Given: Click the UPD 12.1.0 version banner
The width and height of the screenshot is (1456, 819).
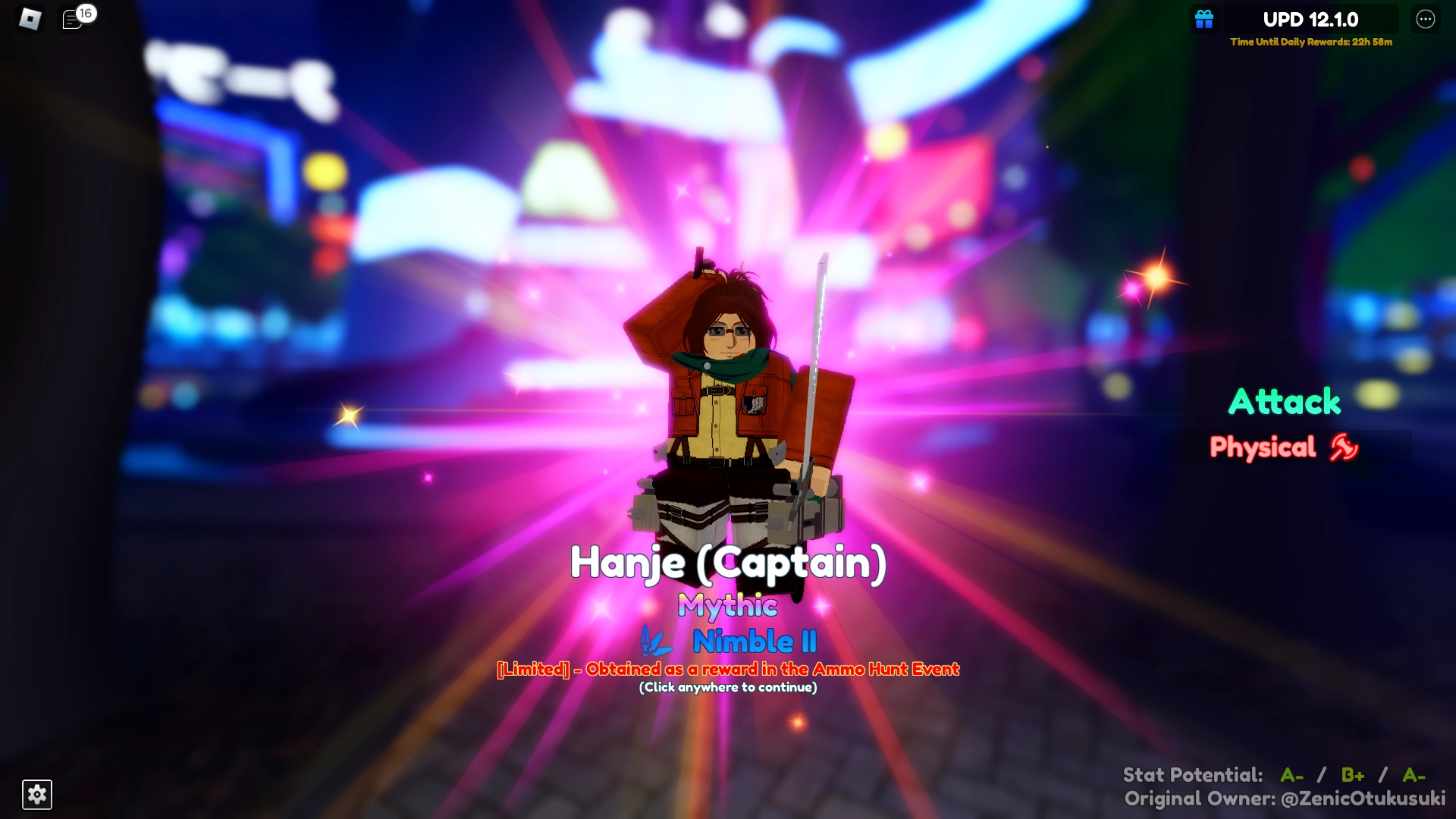Looking at the screenshot, I should [x=1310, y=20].
